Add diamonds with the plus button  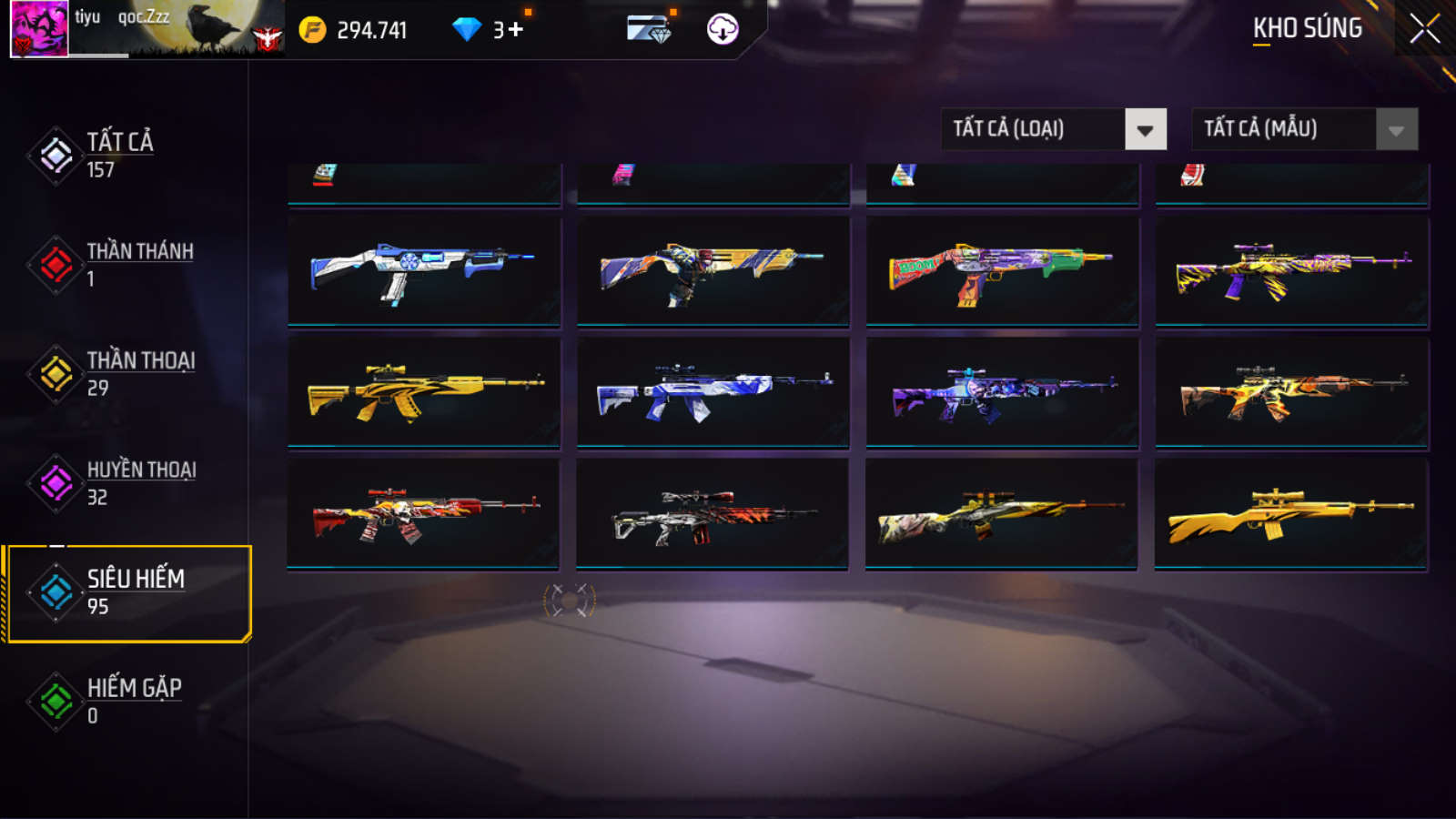click(x=516, y=30)
